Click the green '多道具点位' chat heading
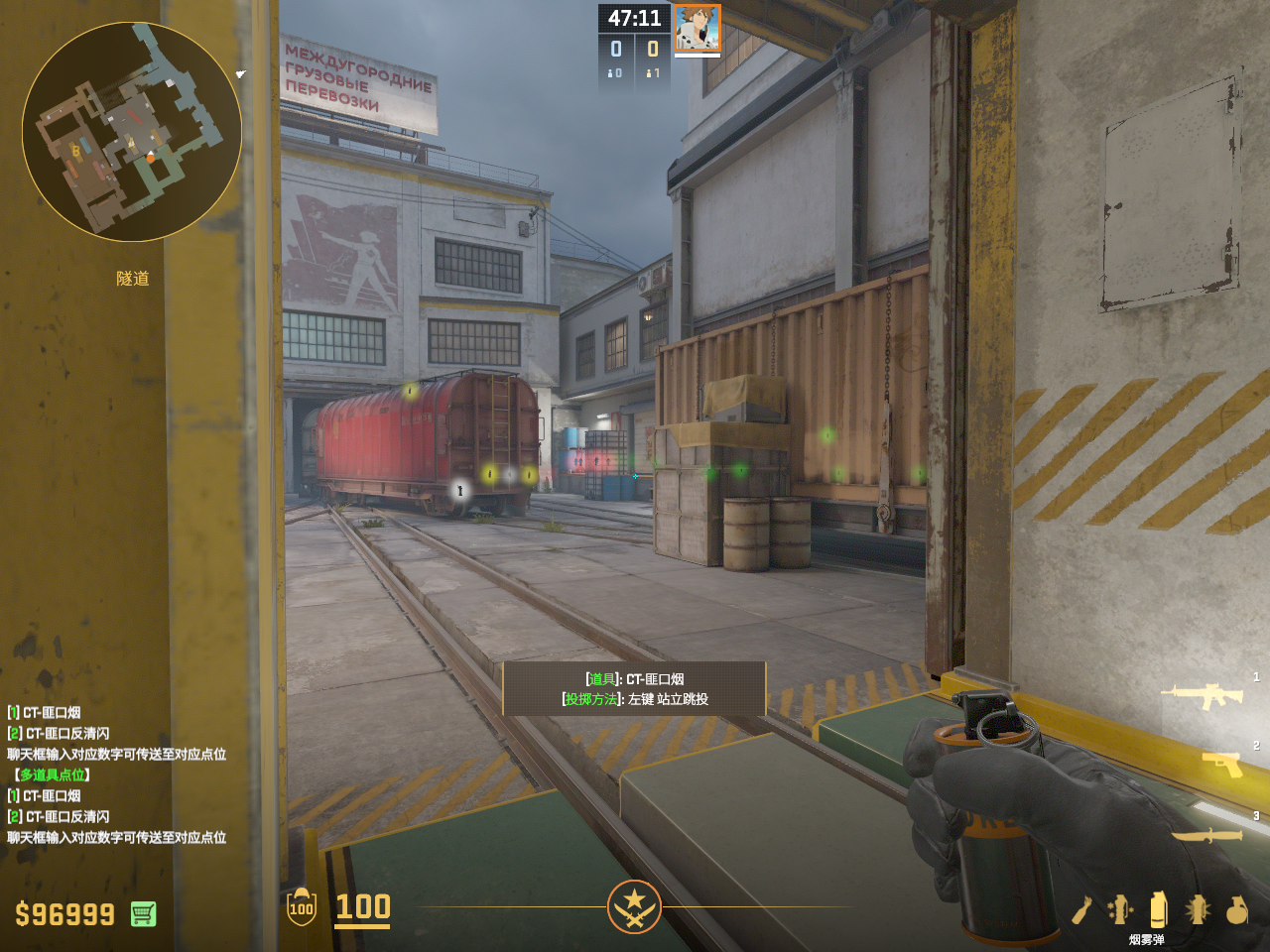Screen dimensions: 1270x952 [52, 774]
